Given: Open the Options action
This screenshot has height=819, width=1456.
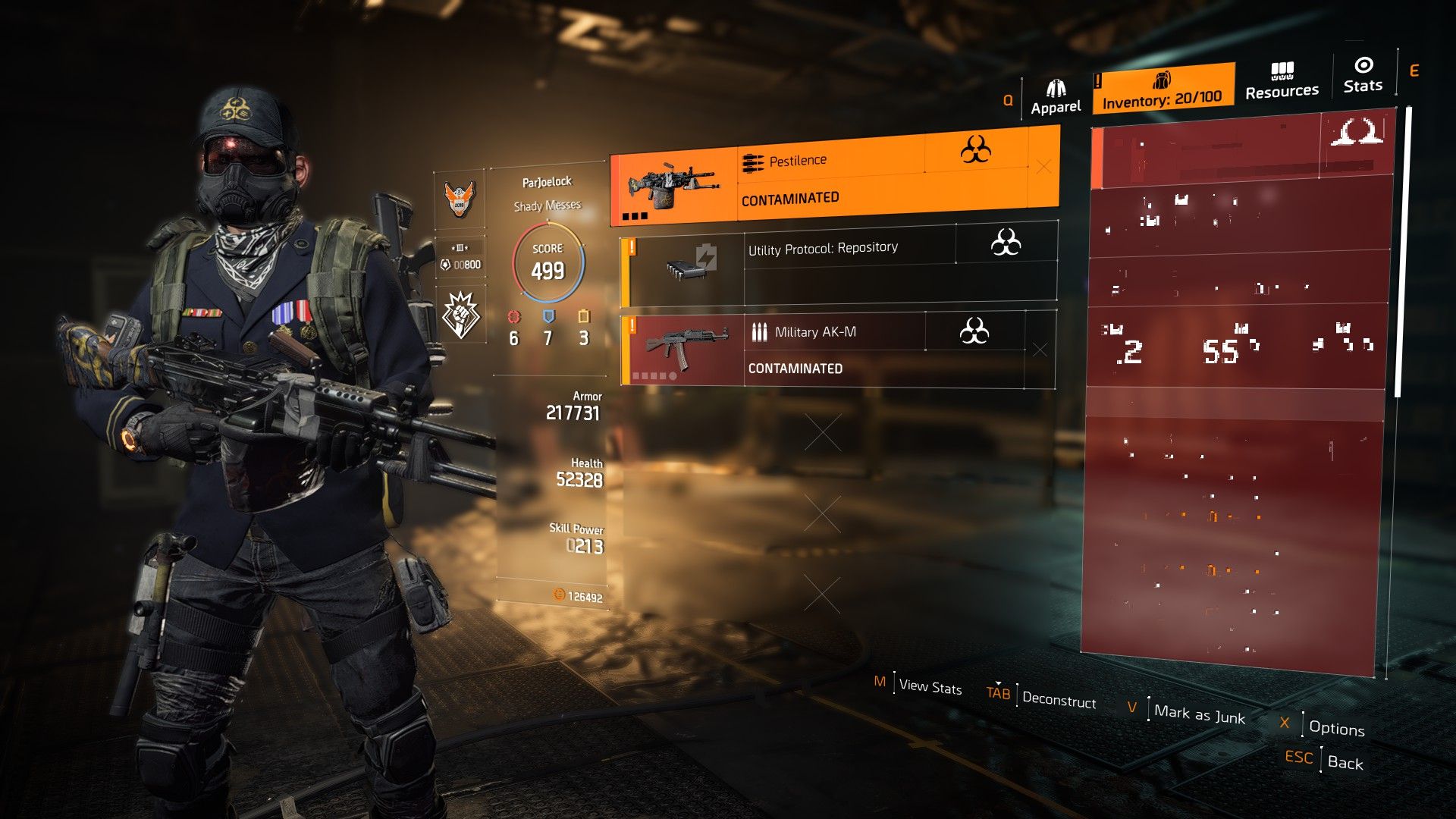Looking at the screenshot, I should click(x=1337, y=730).
